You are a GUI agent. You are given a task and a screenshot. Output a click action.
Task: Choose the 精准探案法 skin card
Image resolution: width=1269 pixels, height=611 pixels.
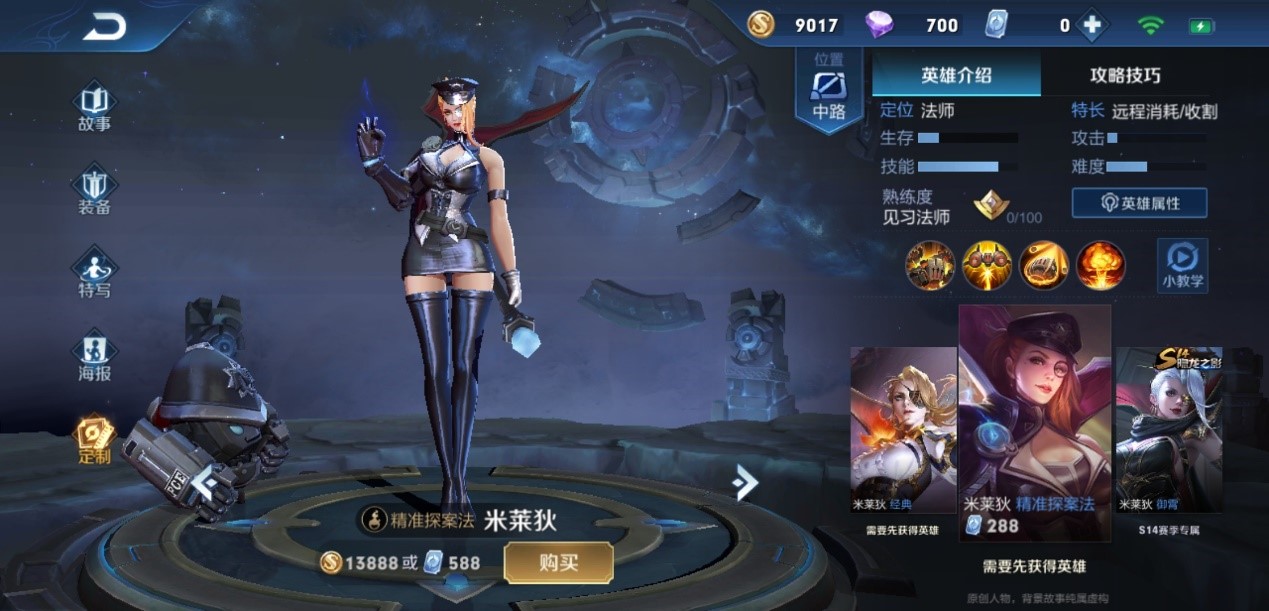pyautogui.click(x=1034, y=420)
